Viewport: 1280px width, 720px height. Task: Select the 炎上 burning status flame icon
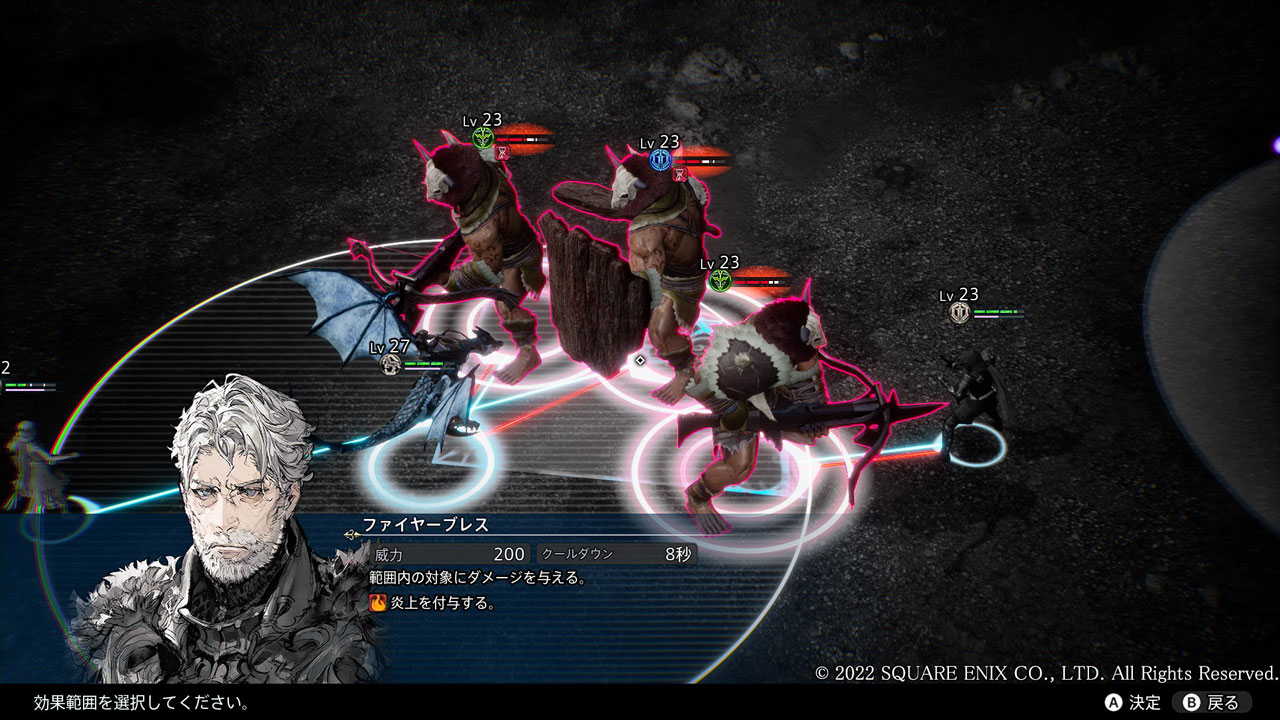378,603
